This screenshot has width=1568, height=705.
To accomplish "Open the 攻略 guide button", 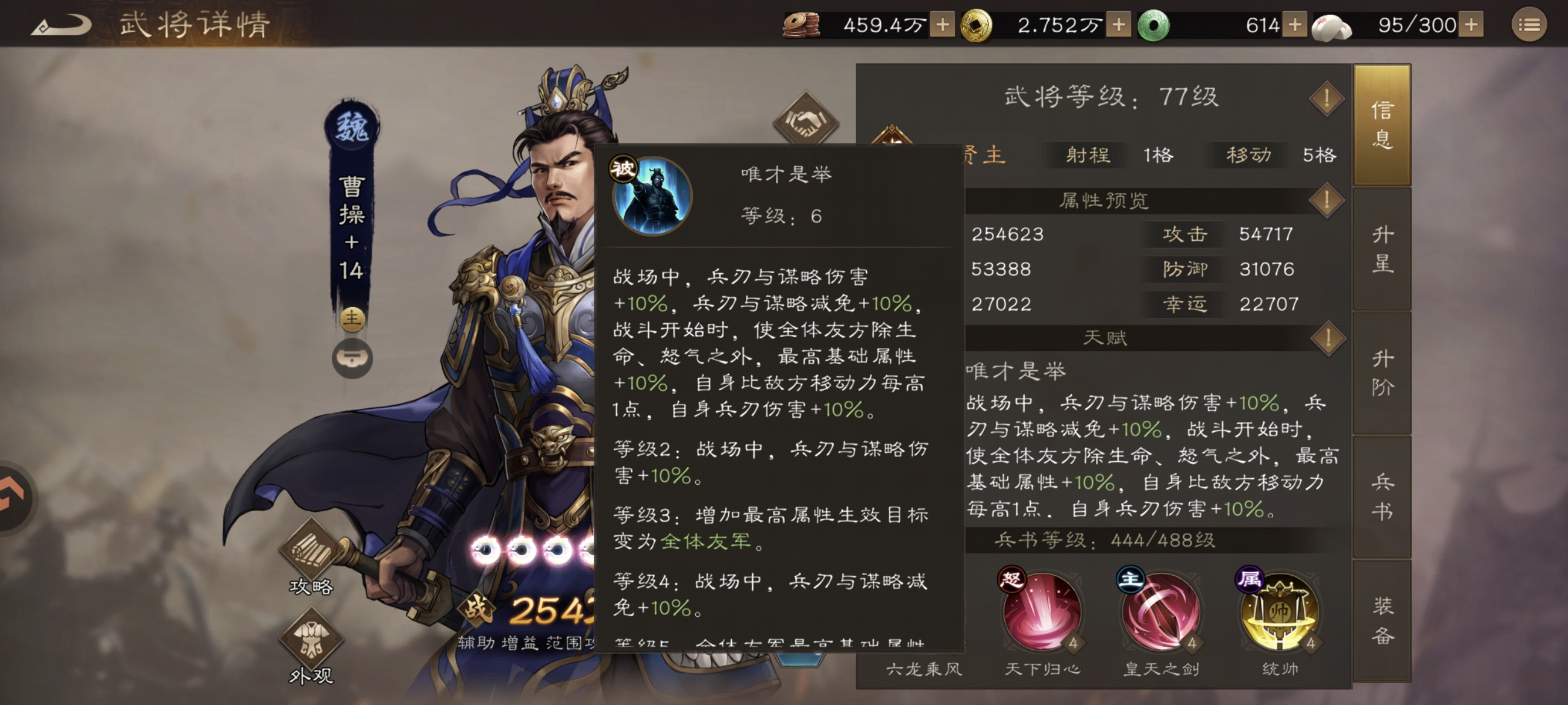I will click(312, 551).
